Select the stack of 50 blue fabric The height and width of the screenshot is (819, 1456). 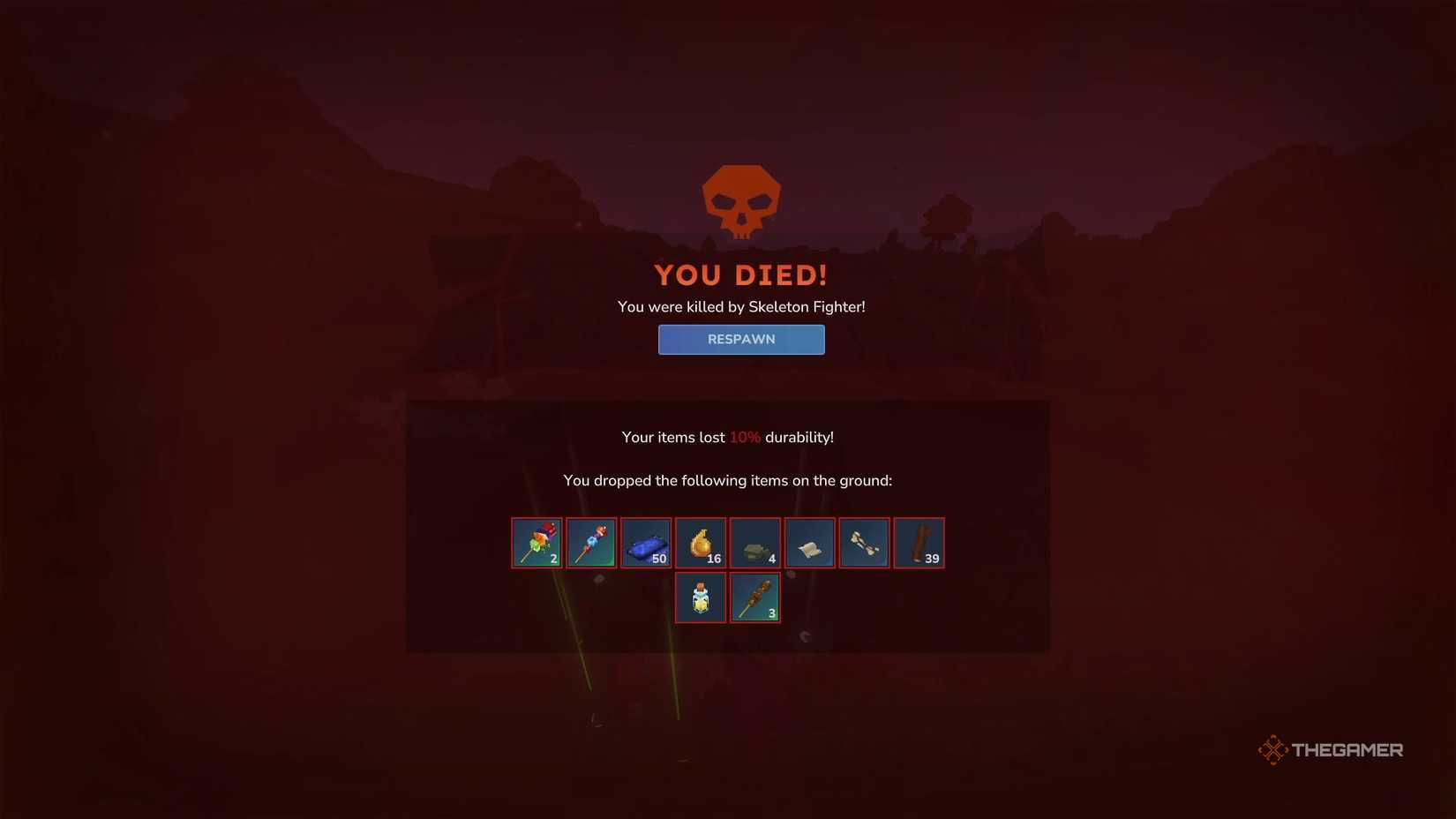[645, 542]
